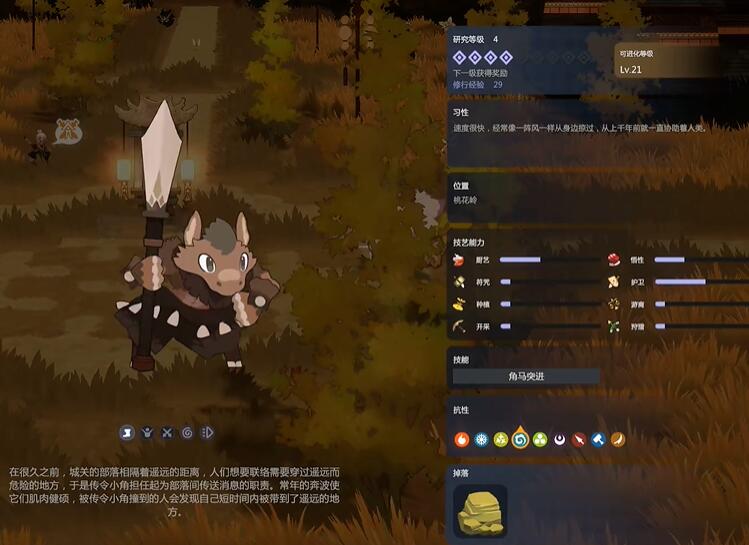The image size is (749, 545).
Task: Choose the highlighted blue swirl resistance icon
Action: 520,439
